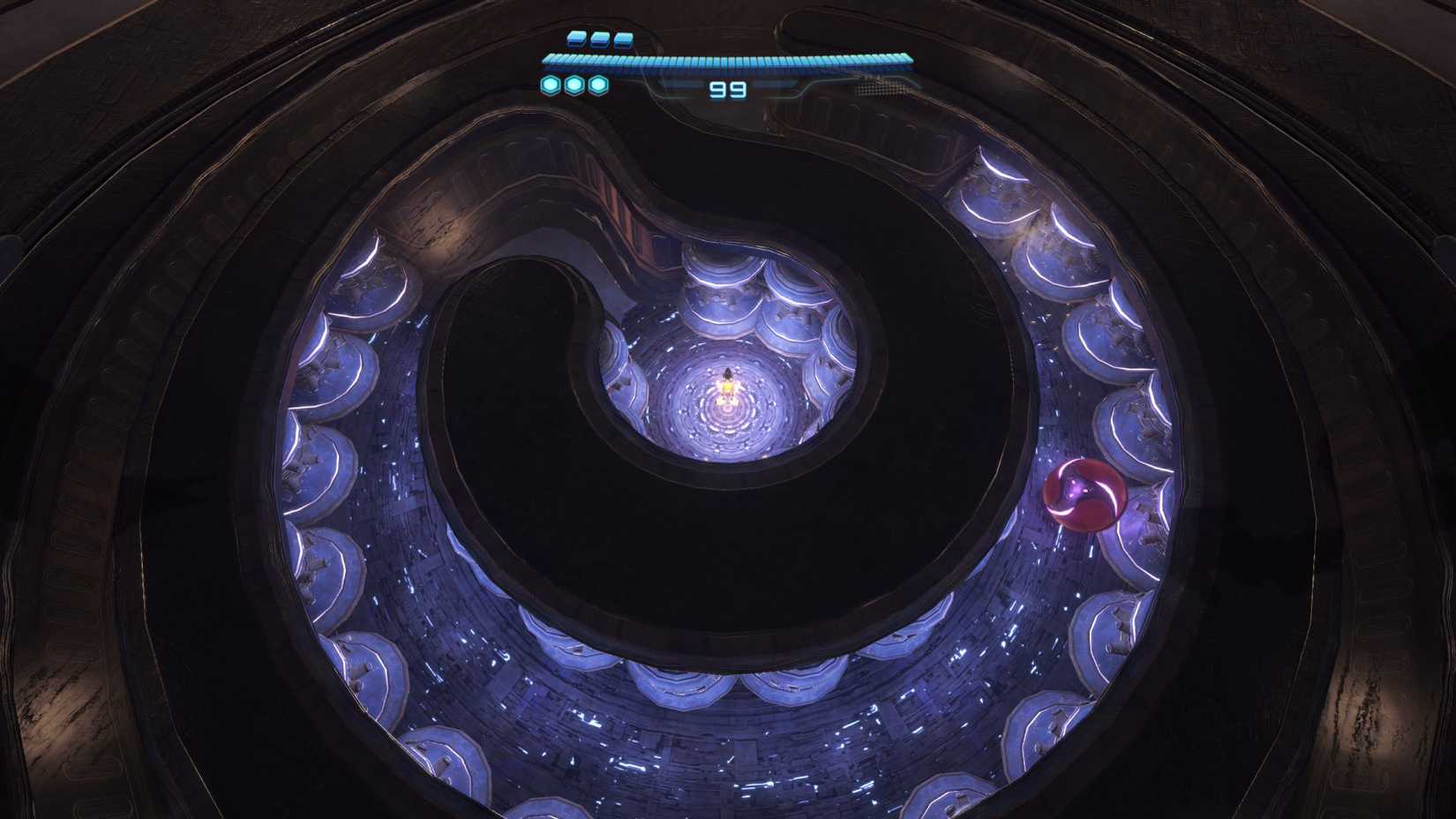This screenshot has height=819, width=1456.
Task: Click the first hexagonal Aeion icon
Action: (x=552, y=85)
